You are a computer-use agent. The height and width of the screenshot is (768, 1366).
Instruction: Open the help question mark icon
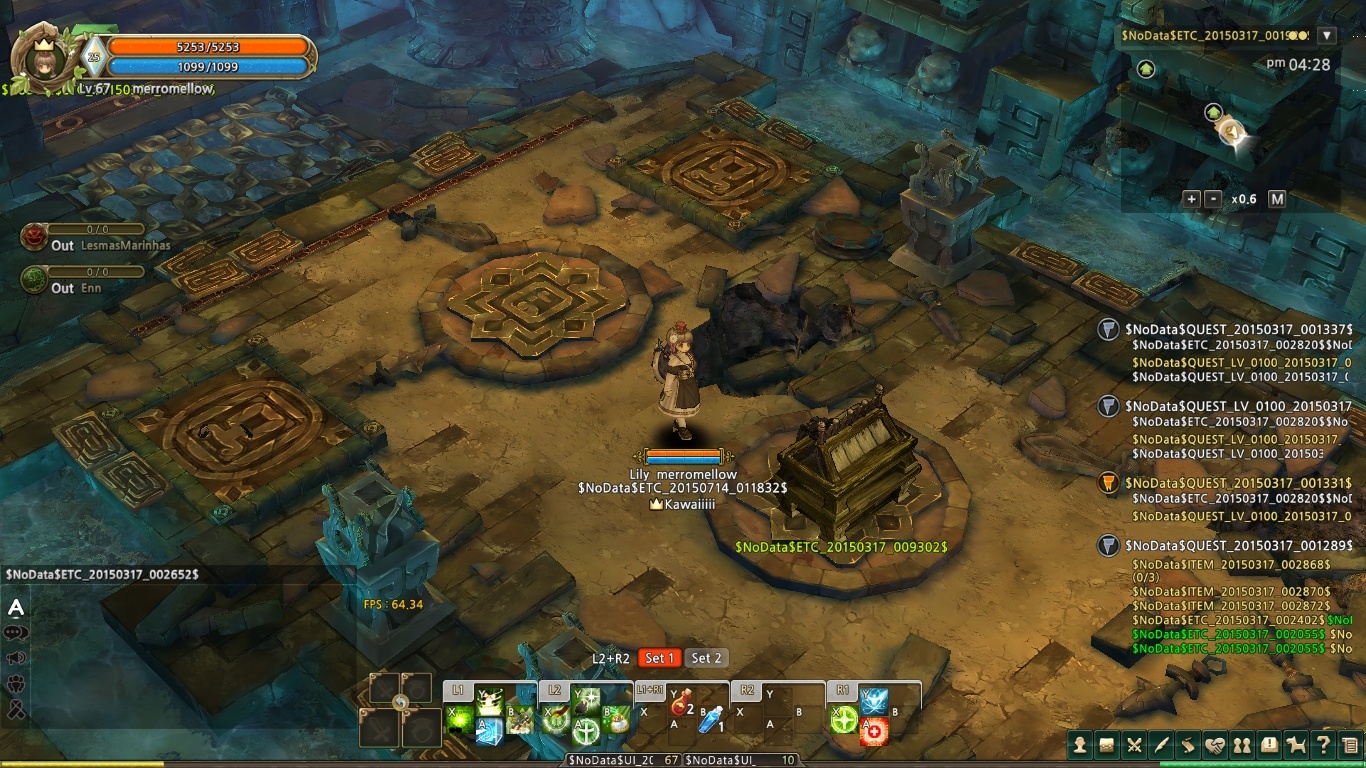click(x=1323, y=744)
